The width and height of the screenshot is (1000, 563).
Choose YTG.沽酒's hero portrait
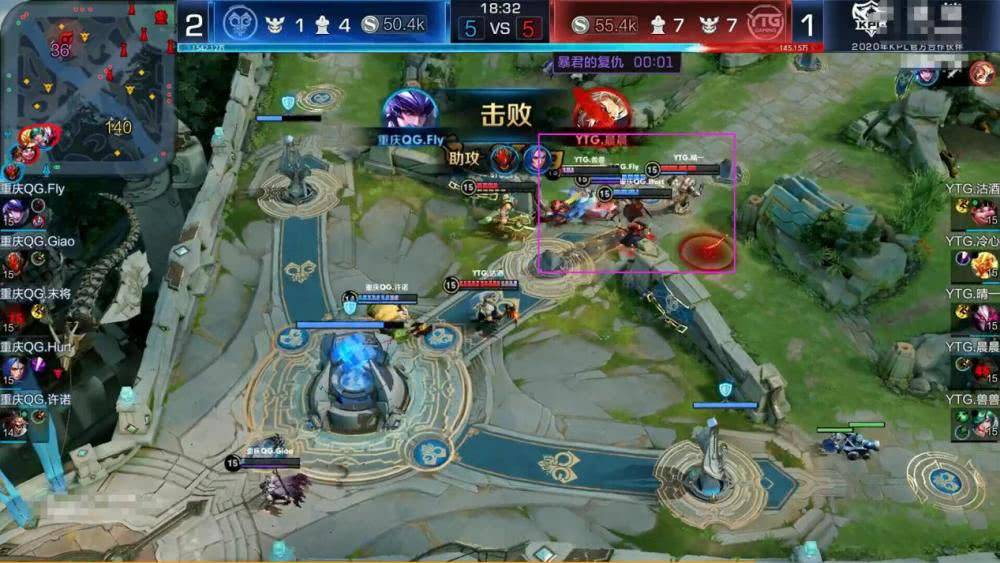[x=985, y=212]
